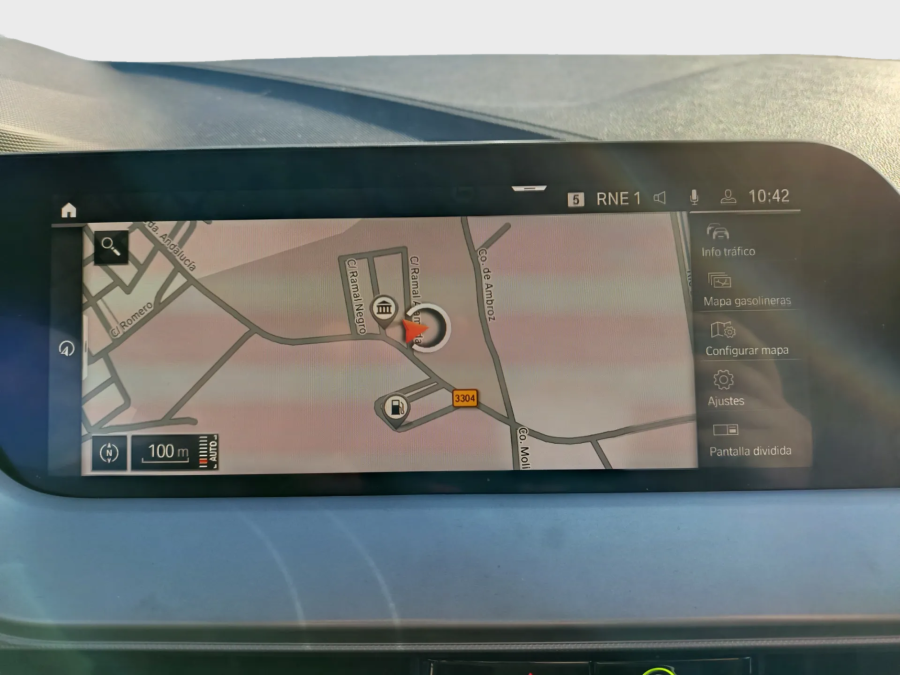
Task: Click the speaker mute icon
Action: pyautogui.click(x=660, y=198)
